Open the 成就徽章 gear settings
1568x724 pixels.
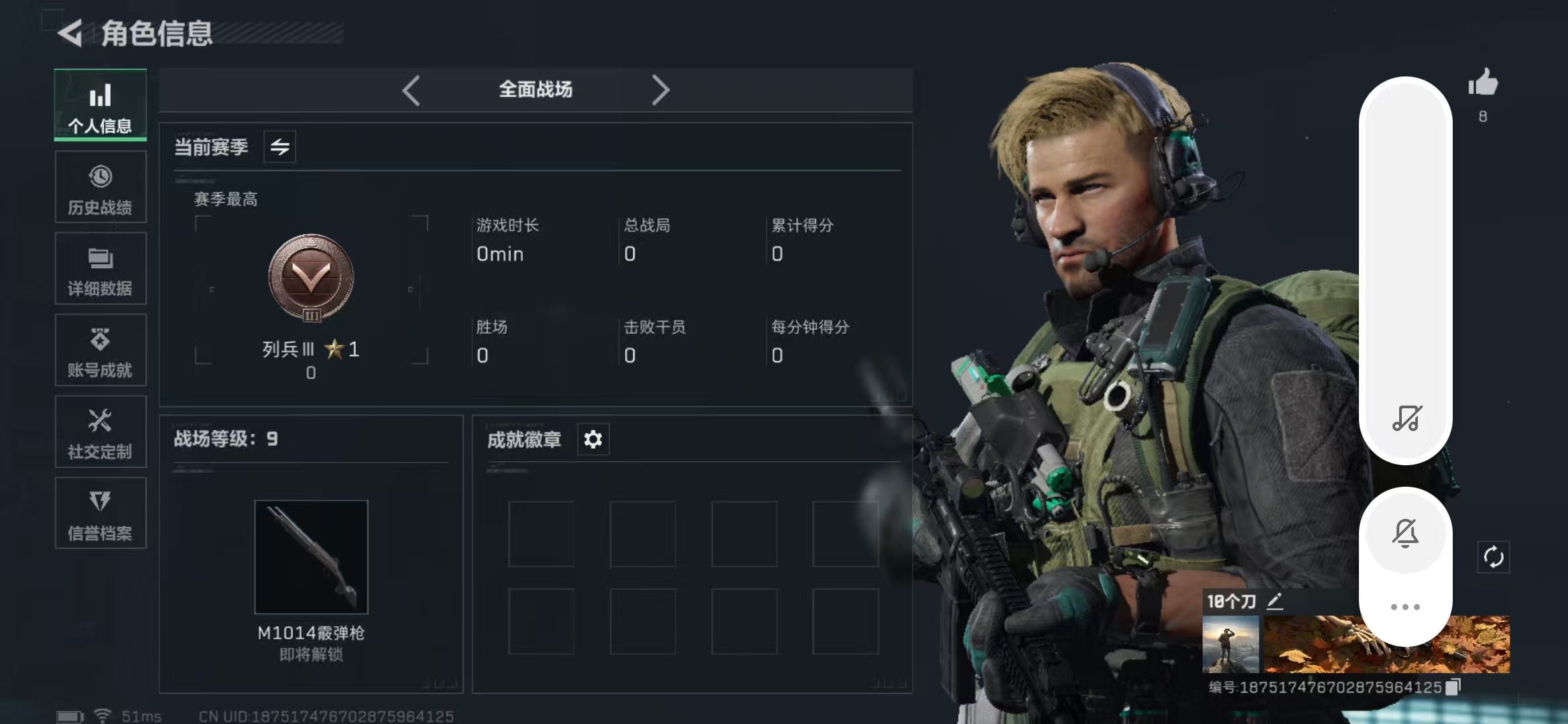point(593,440)
